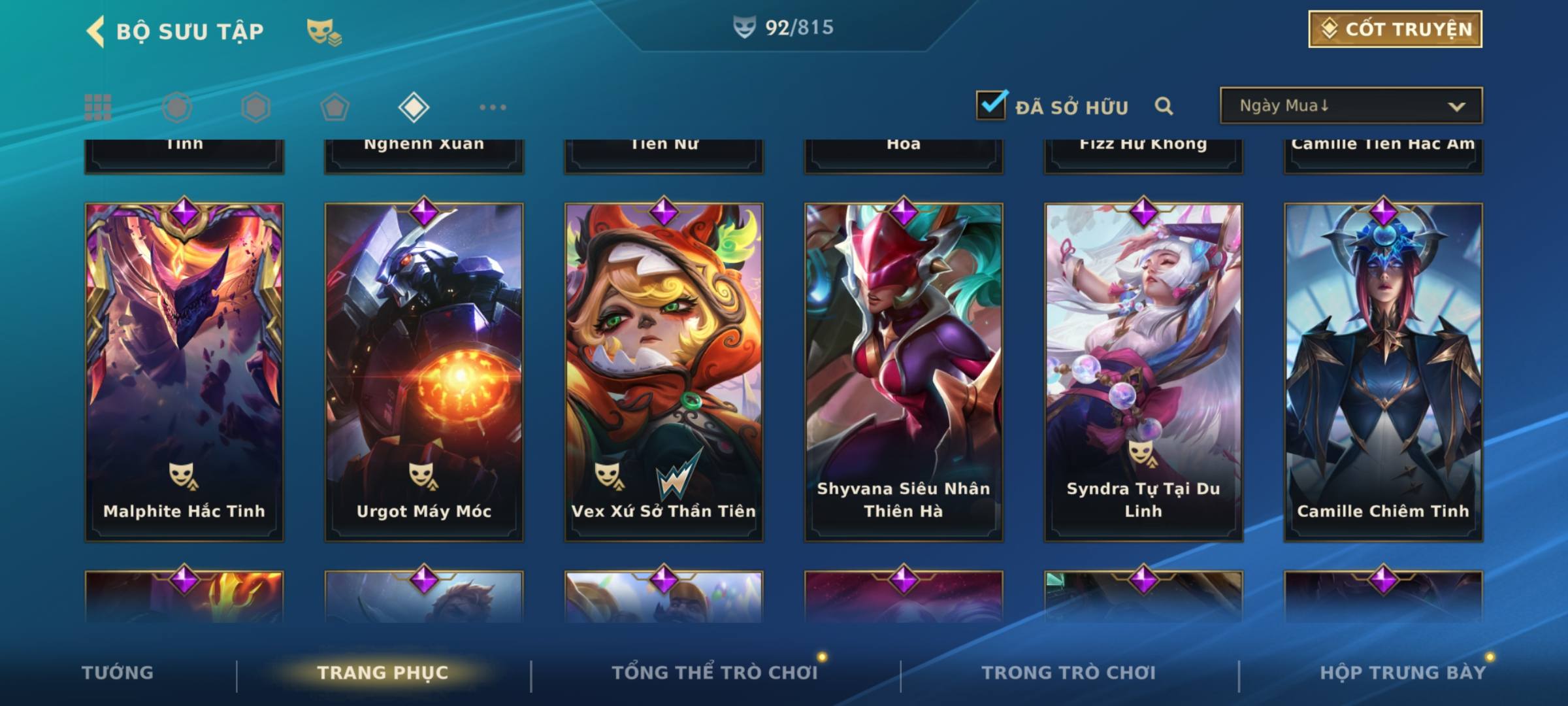Click the mask and coins icon
Screen dimensions: 1568x706
(x=324, y=31)
